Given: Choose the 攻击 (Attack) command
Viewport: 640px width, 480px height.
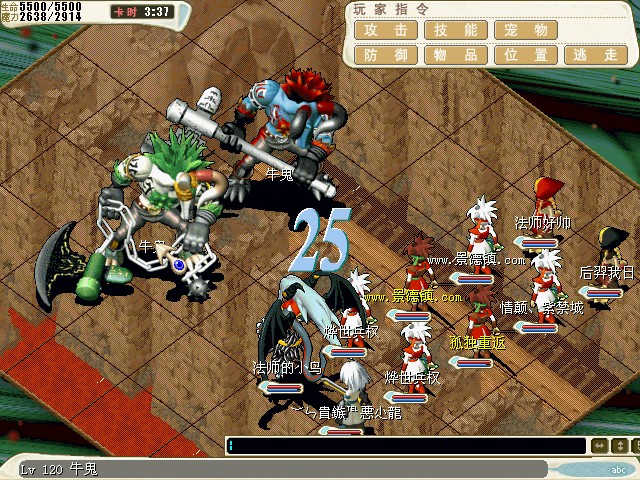Looking at the screenshot, I should click(387, 30).
